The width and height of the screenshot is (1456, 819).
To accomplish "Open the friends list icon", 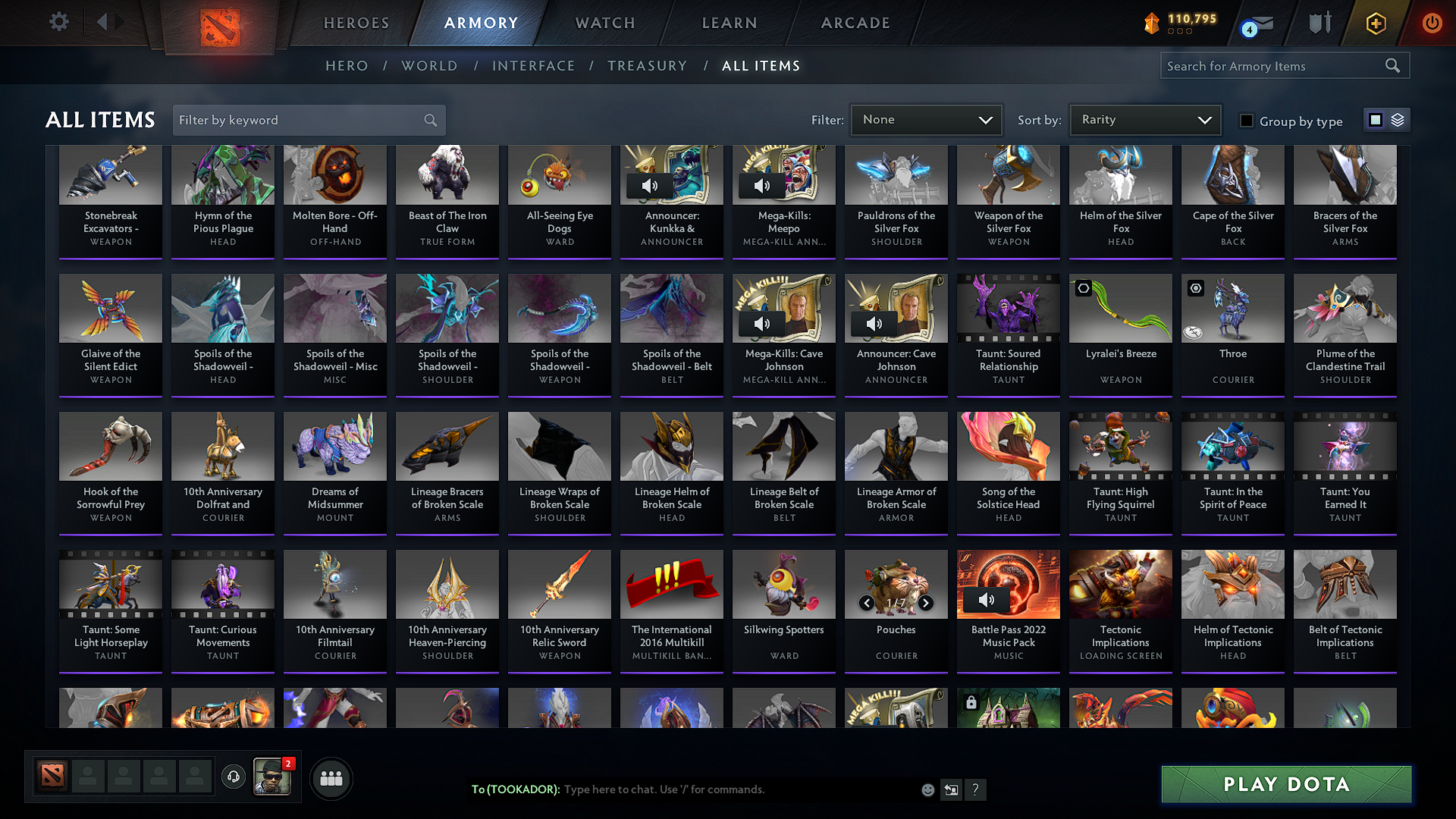I will coord(331,778).
